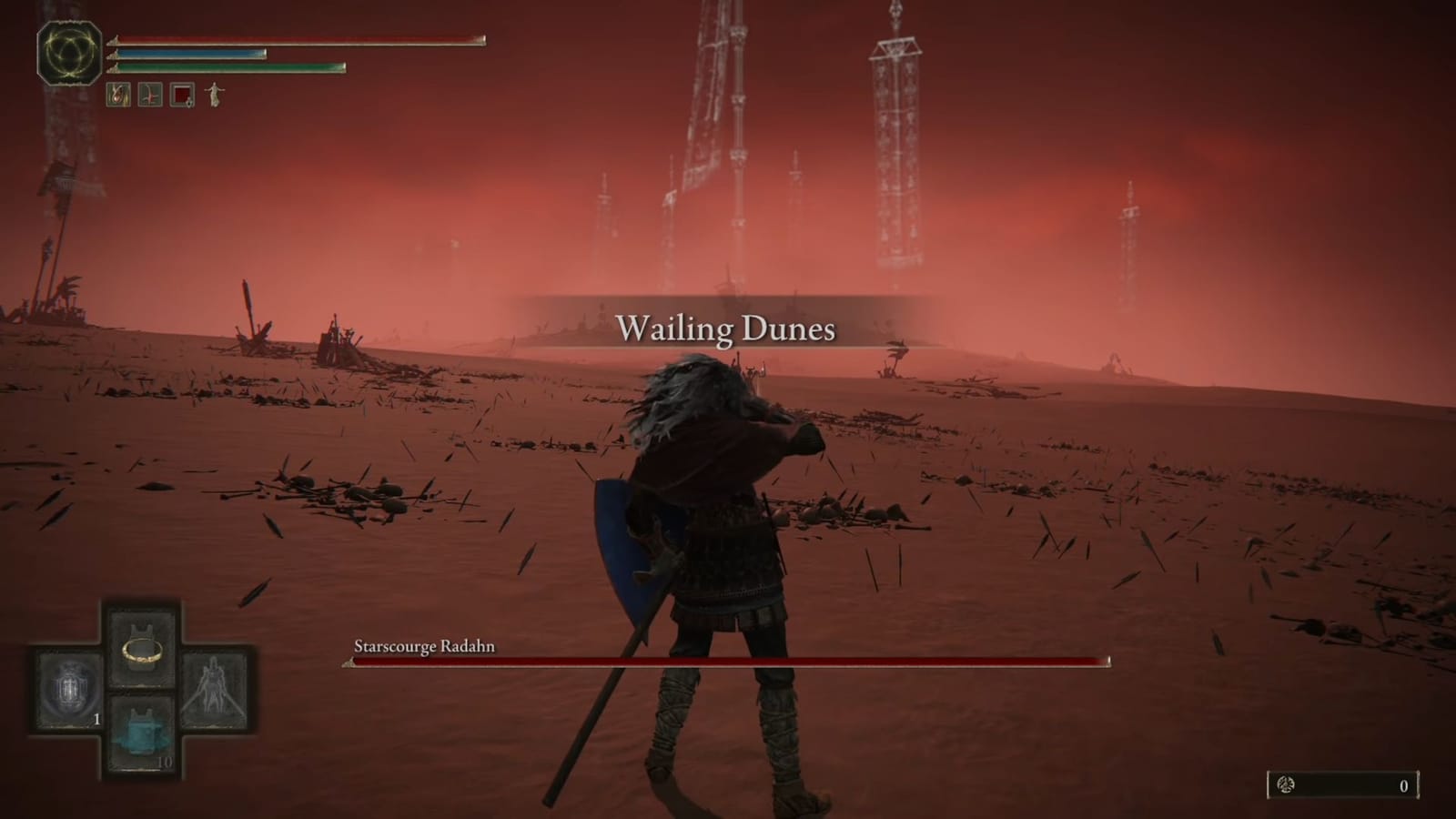Image resolution: width=1456 pixels, height=819 pixels.
Task: Click the Starscourge Radahn name label
Action: pyautogui.click(x=423, y=646)
